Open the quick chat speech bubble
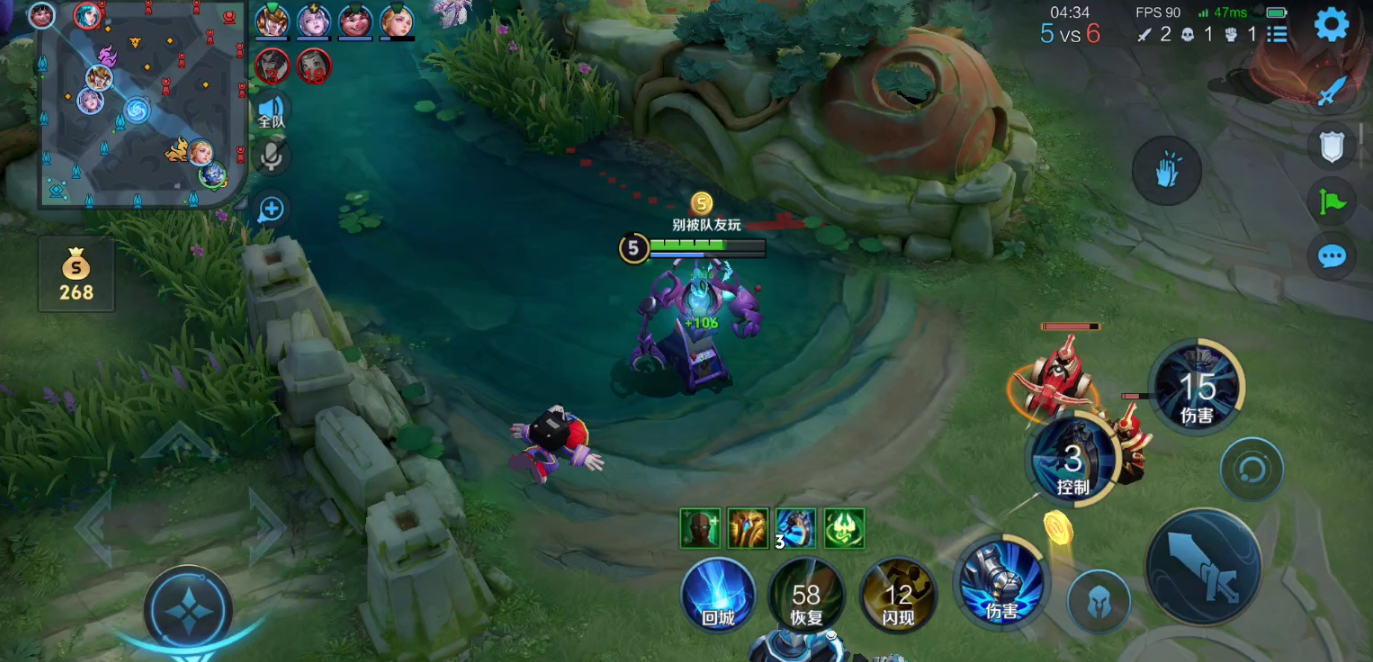Viewport: 1373px width, 662px height. 1331,257
